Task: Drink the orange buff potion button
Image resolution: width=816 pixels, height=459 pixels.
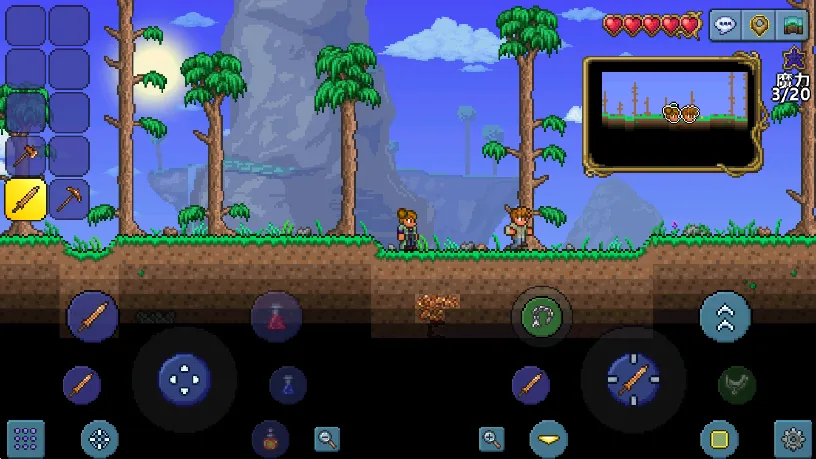Action: 269,438
